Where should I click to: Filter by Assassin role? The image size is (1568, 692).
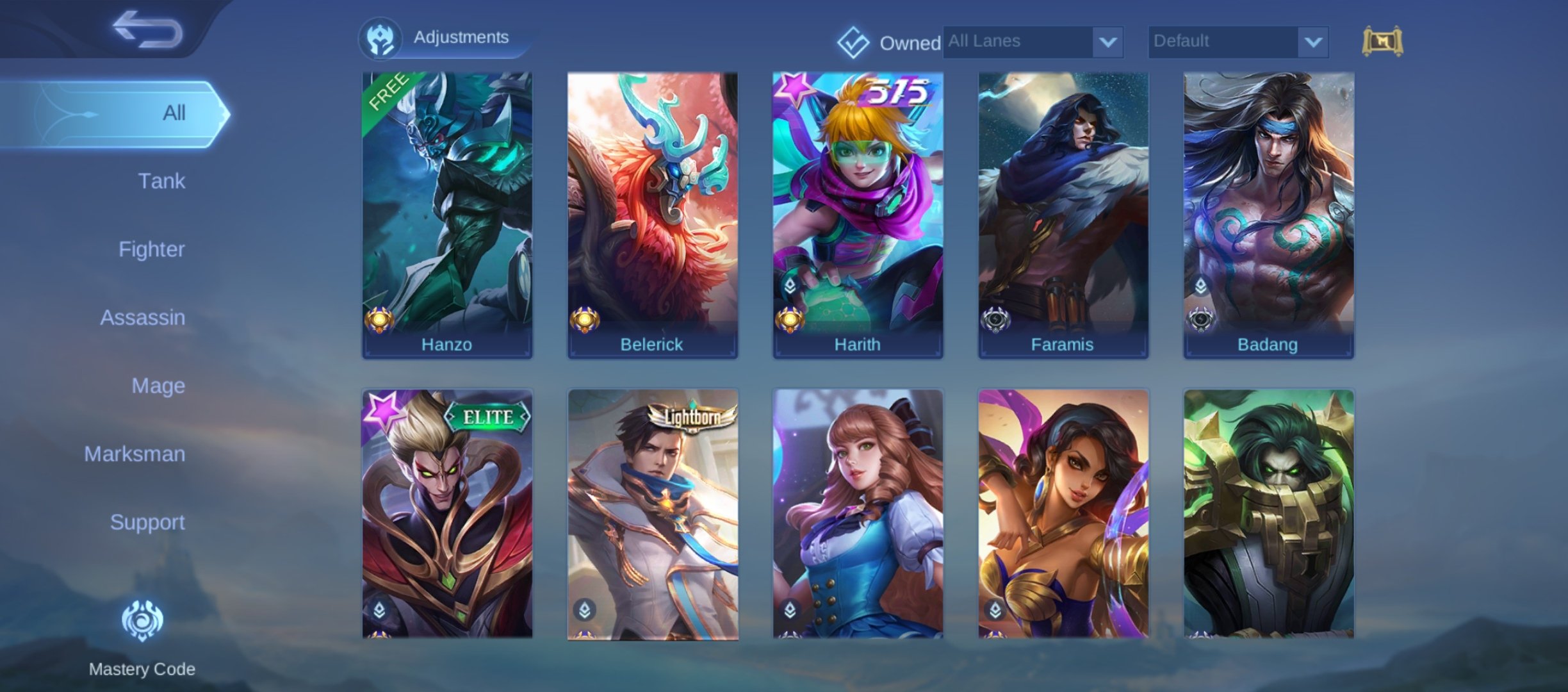coord(142,318)
